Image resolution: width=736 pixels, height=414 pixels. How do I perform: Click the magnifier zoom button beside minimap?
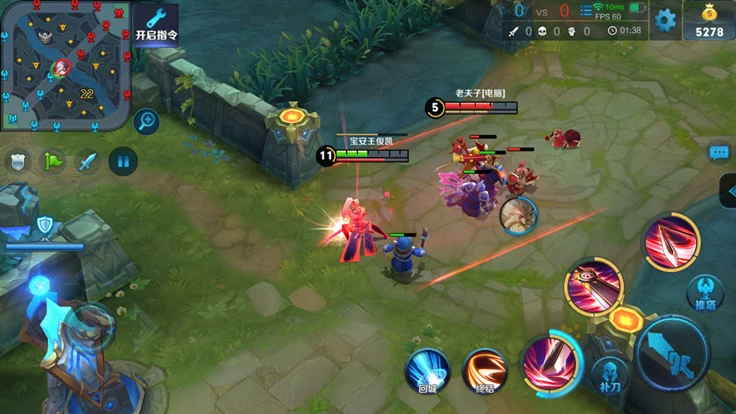147,122
